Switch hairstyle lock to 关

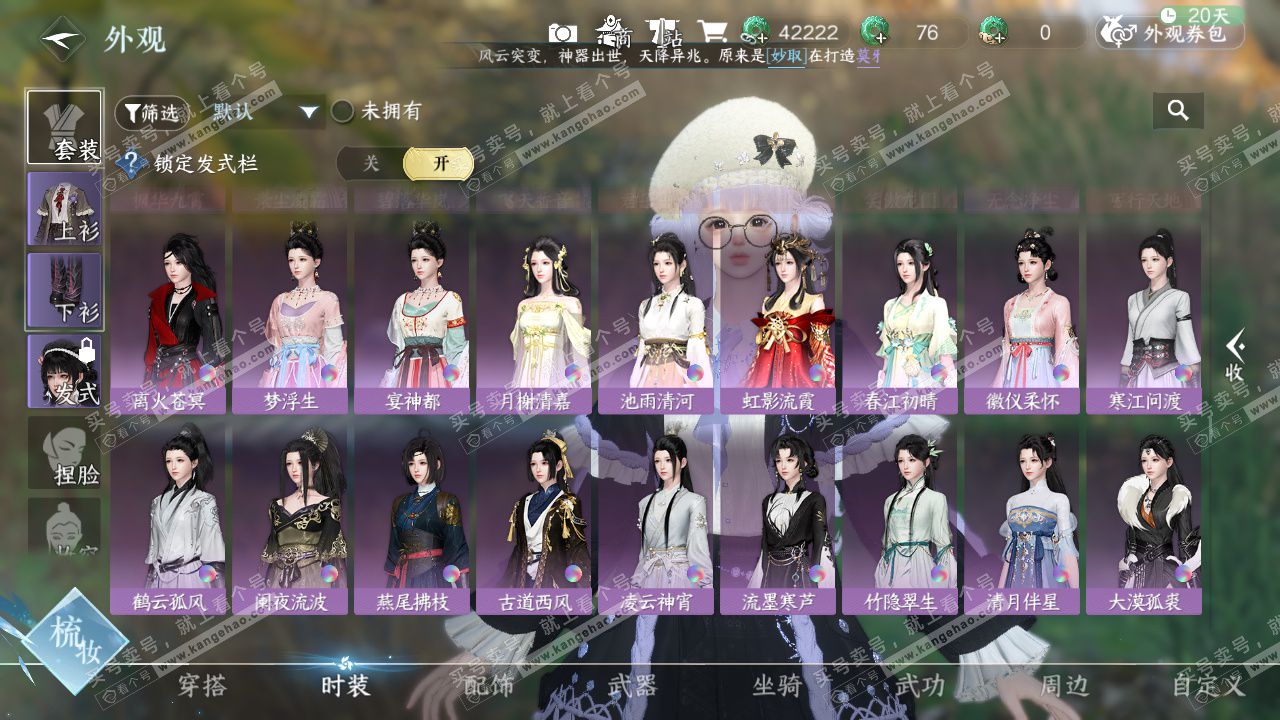(371, 164)
